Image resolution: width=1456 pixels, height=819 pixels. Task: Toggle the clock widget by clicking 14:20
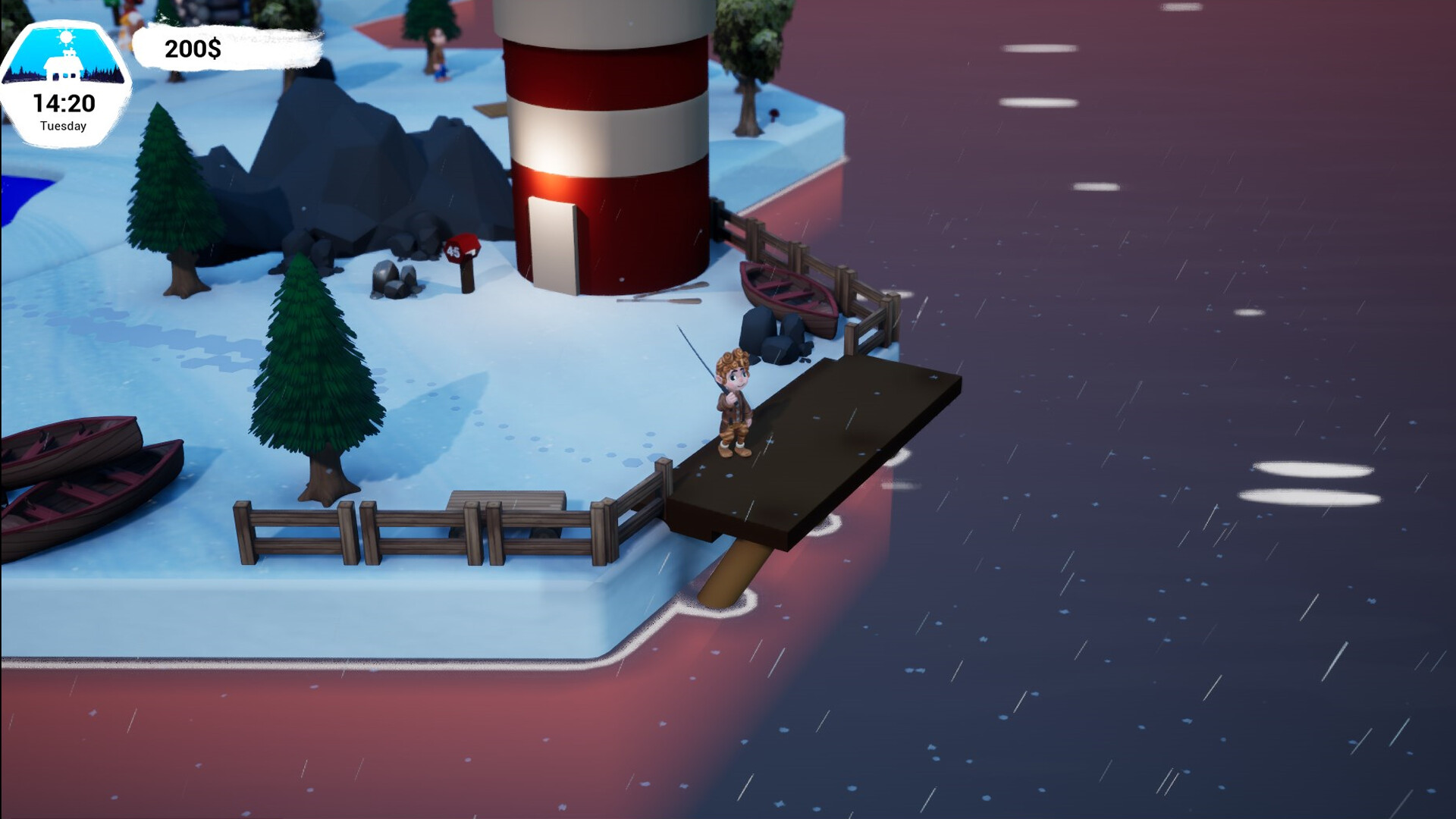pos(64,101)
